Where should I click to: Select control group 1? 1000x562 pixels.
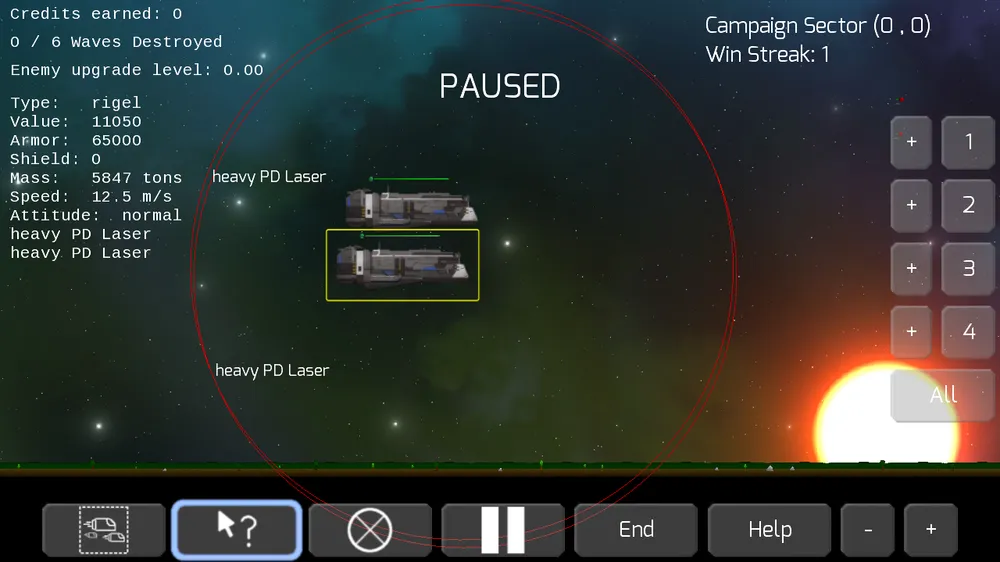point(968,142)
